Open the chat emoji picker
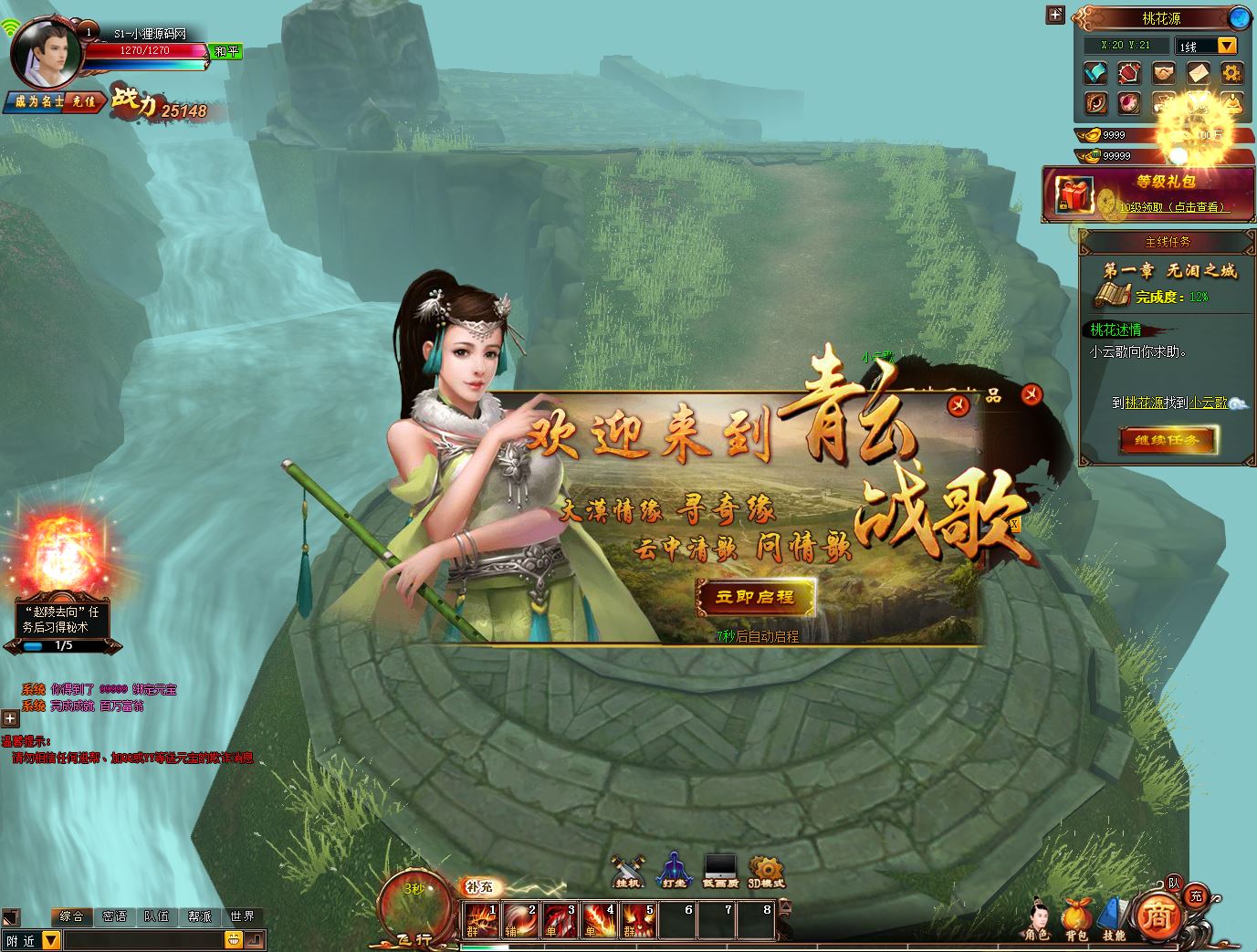Screen dimensions: 1257x952 point(234,939)
